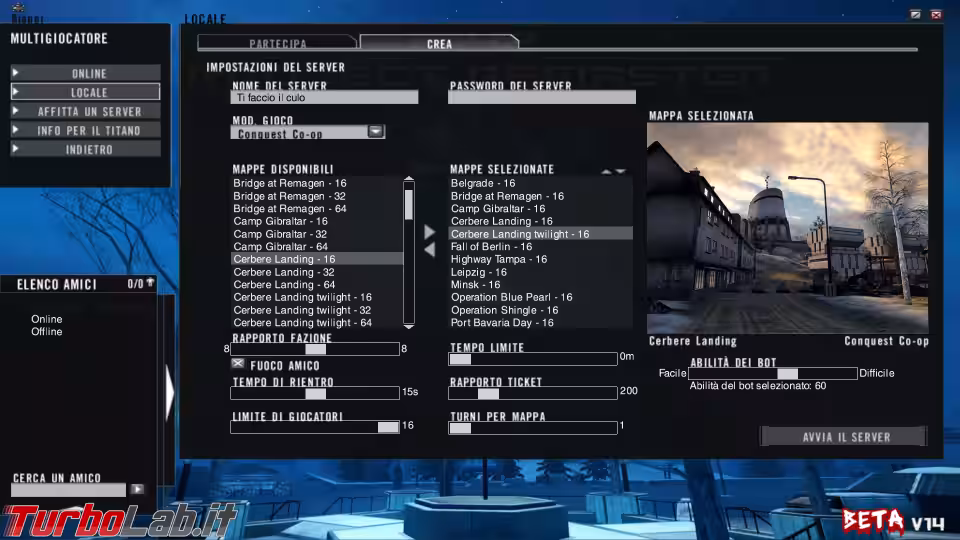Click the server password field
The image size is (960, 540).
coord(541,98)
